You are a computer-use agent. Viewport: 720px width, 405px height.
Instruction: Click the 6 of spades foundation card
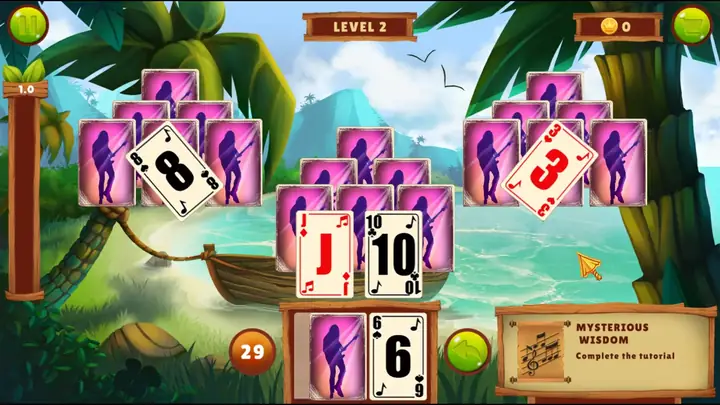[x=398, y=356]
